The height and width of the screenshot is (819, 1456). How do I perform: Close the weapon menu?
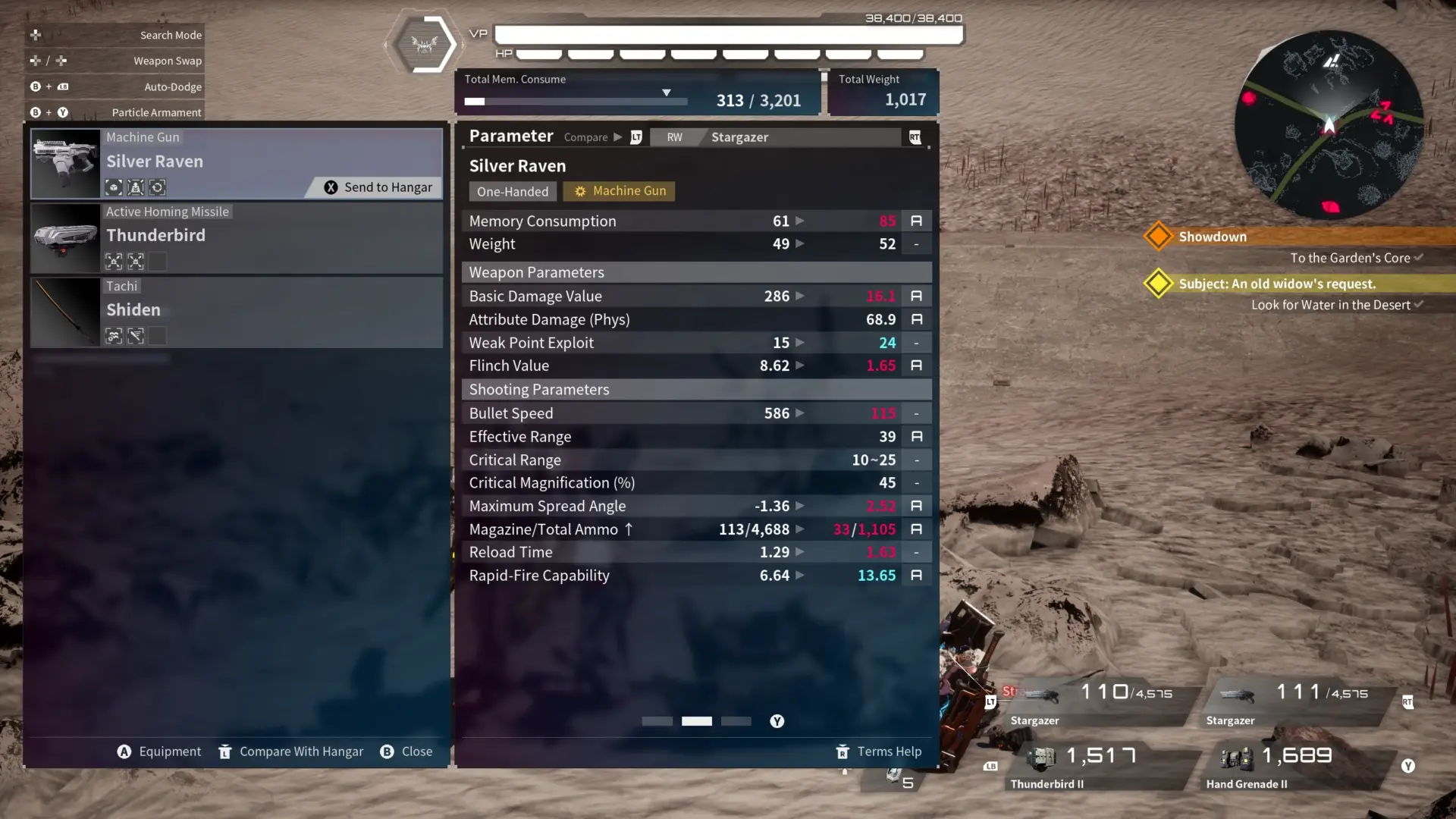click(406, 752)
